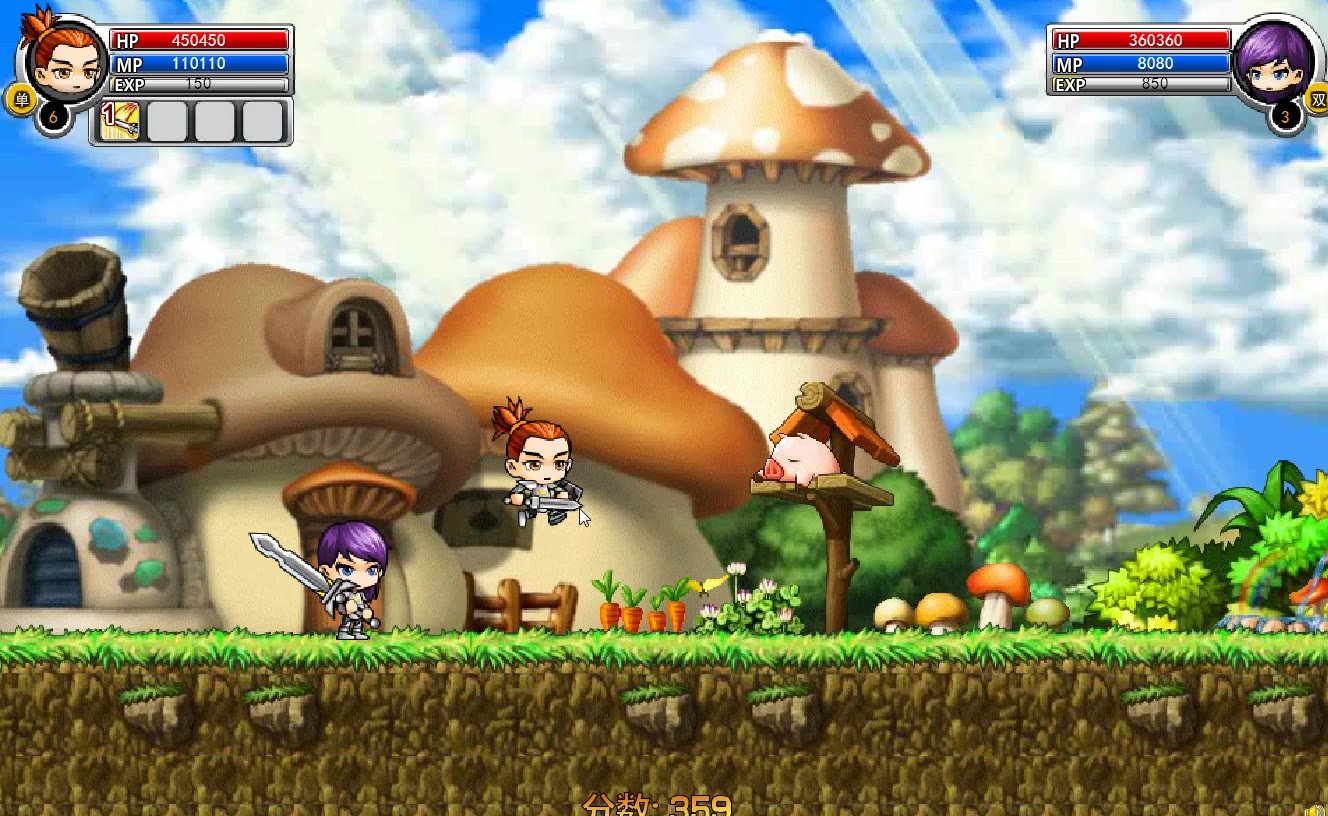Click the yellow 双 two-player badge
Screen dimensions: 1328x816
click(x=1317, y=99)
